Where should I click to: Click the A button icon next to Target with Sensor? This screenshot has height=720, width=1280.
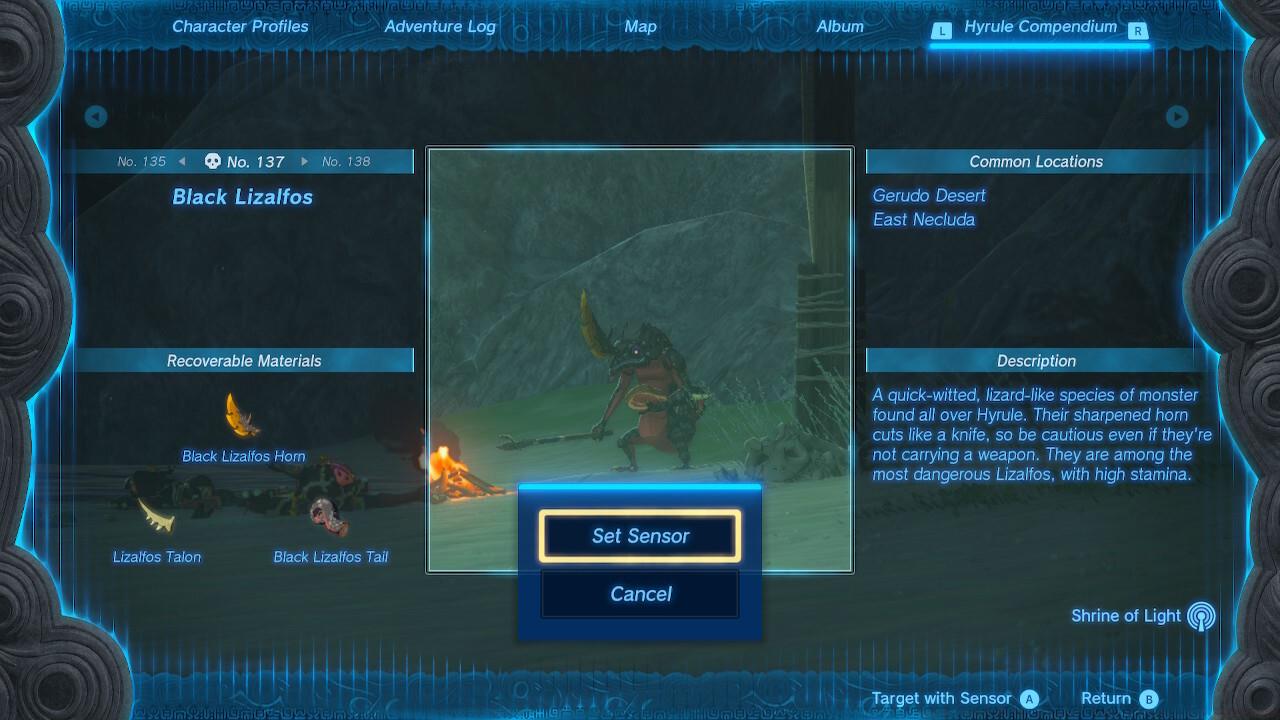[x=1029, y=698]
